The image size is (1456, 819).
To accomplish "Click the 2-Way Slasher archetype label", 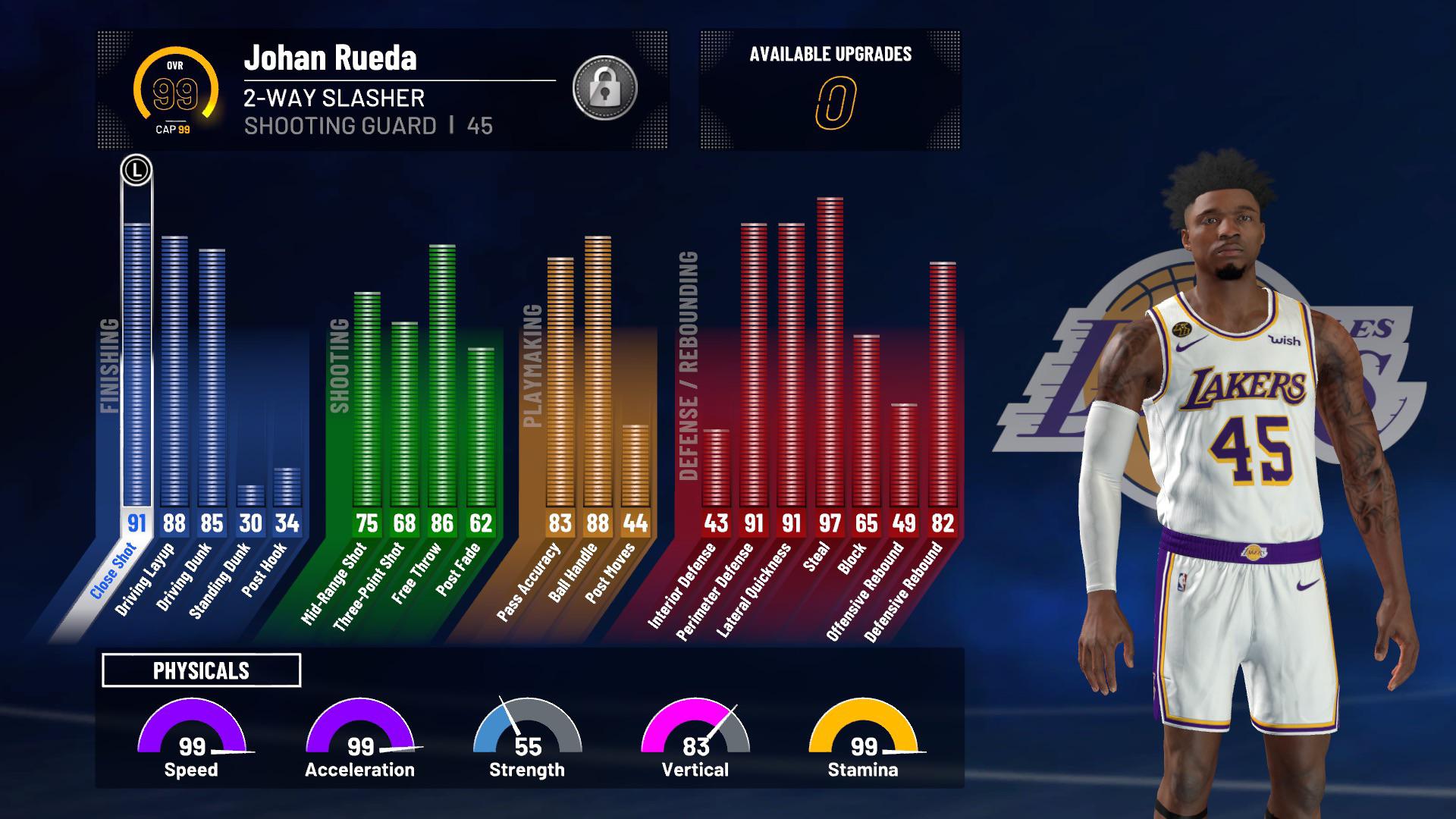I will tap(334, 97).
